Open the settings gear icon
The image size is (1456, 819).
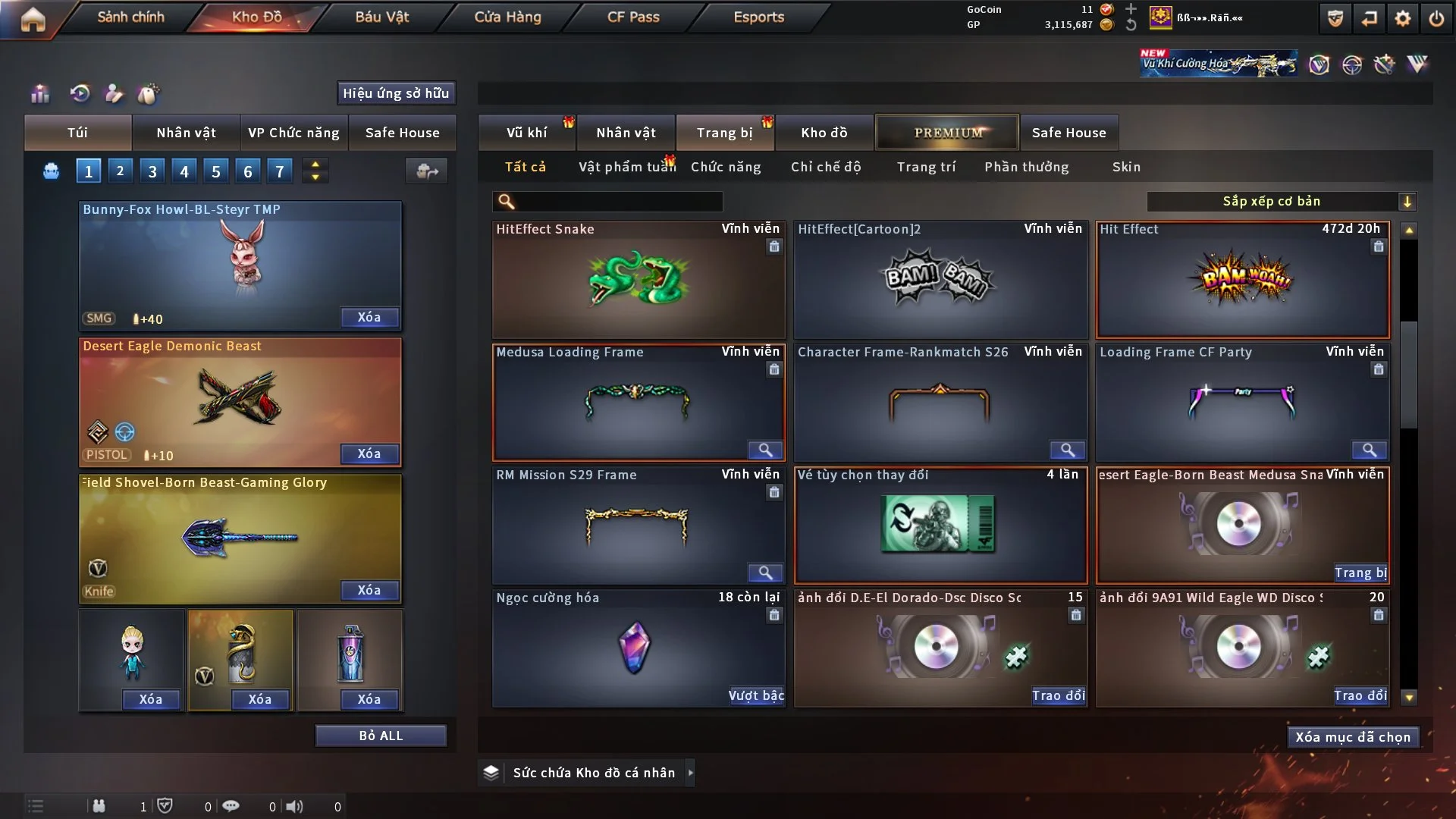[1403, 18]
